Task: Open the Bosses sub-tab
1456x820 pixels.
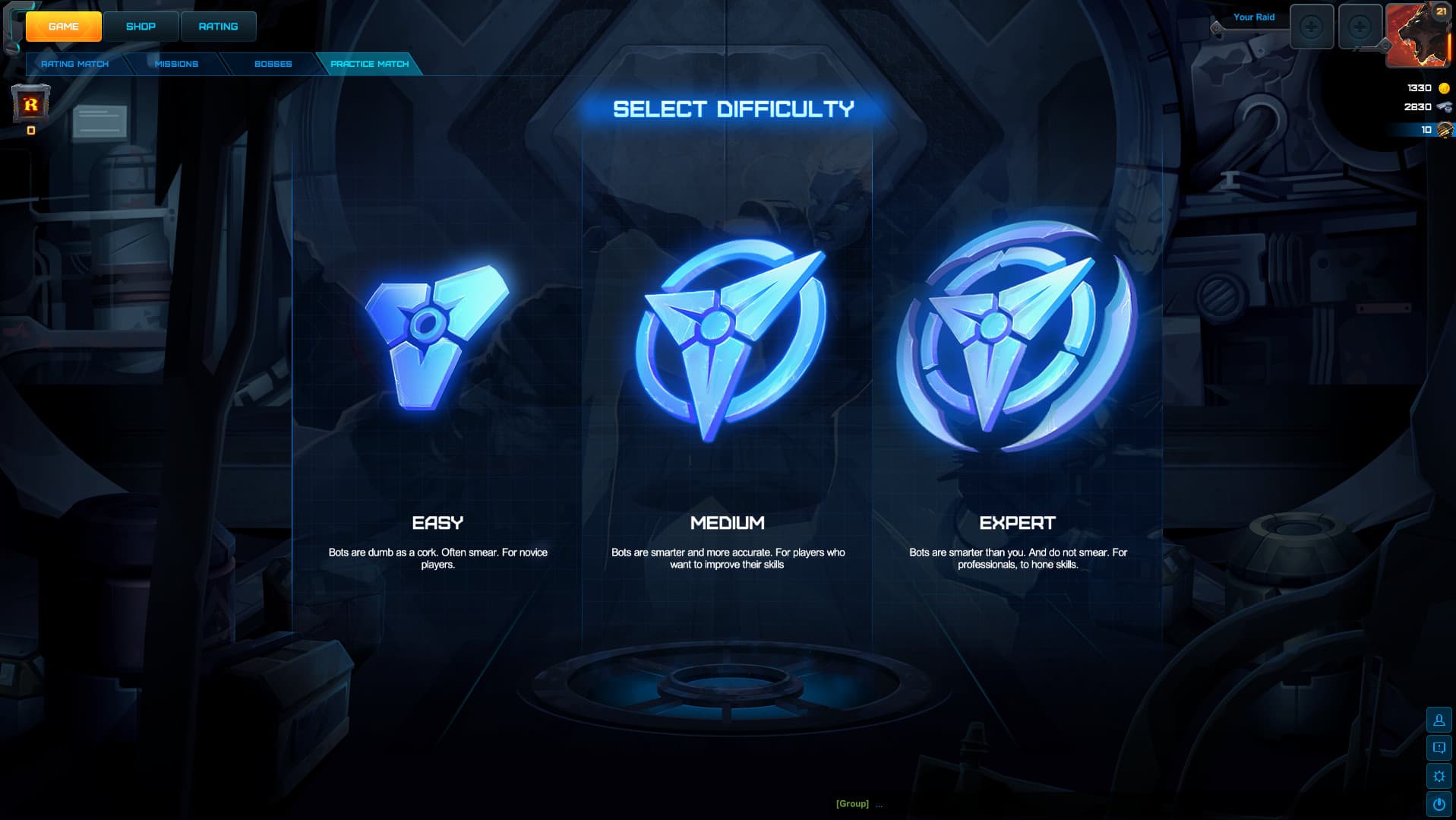Action: coord(273,64)
